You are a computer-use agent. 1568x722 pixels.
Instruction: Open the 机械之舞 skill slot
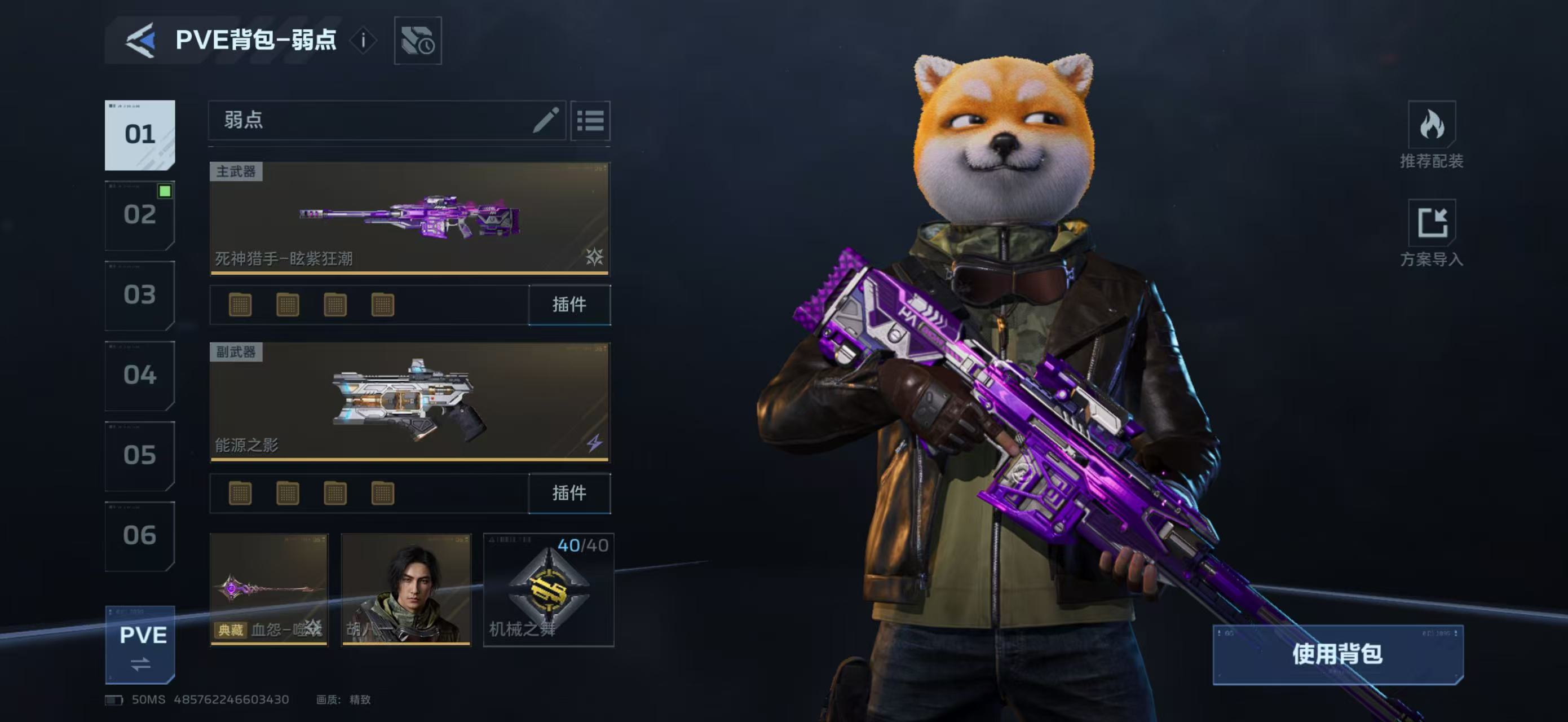[x=549, y=589]
